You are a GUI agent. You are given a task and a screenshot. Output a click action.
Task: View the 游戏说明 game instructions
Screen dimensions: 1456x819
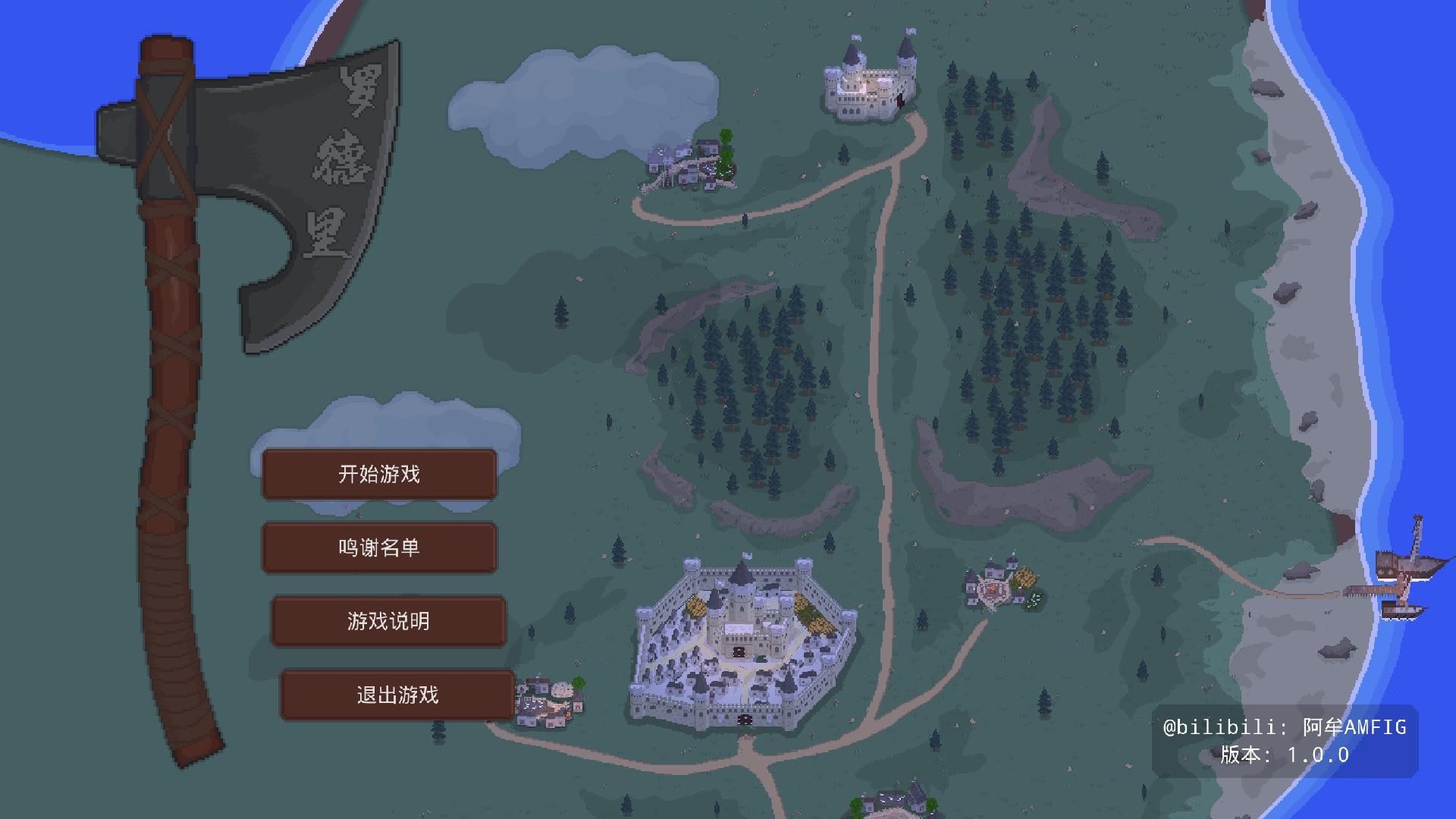coord(388,621)
